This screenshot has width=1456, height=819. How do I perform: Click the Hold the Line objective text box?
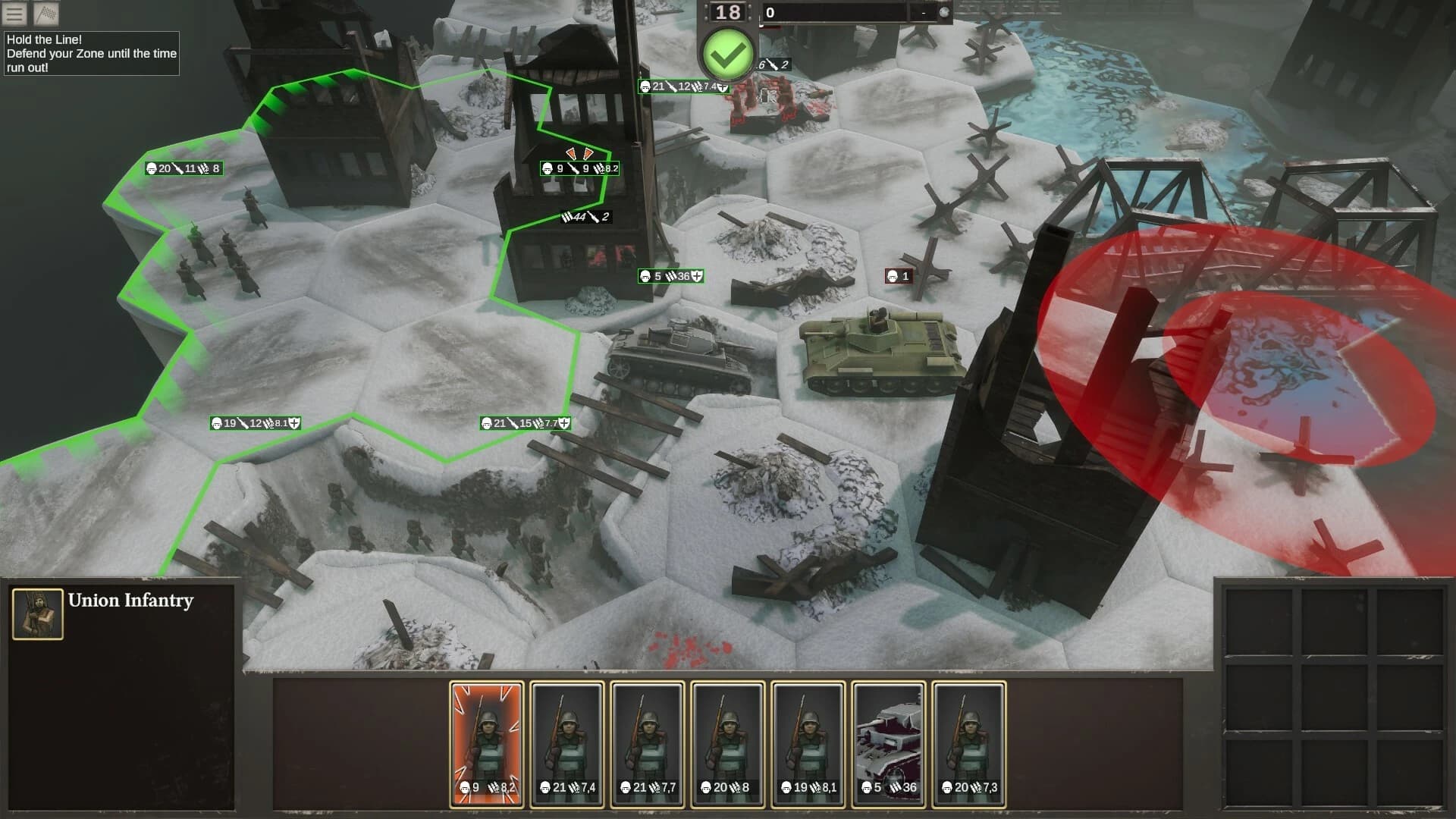[x=91, y=54]
